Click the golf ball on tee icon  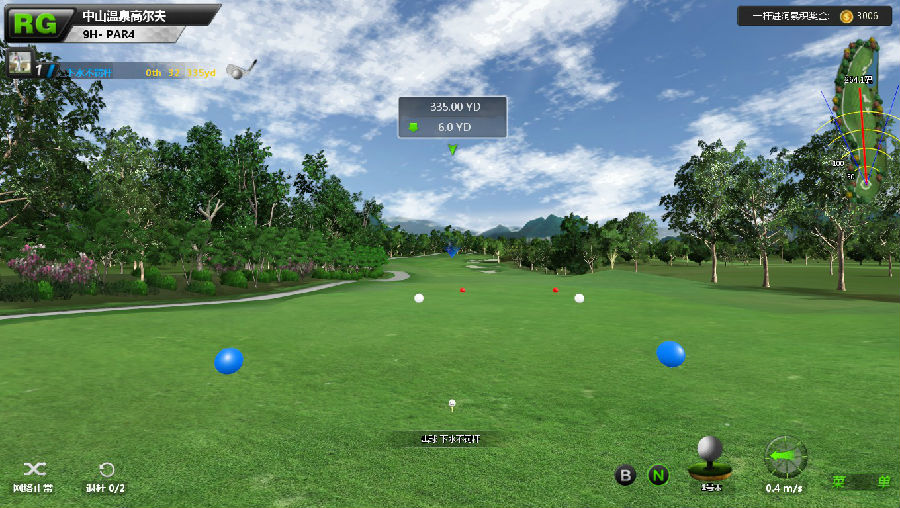click(710, 458)
